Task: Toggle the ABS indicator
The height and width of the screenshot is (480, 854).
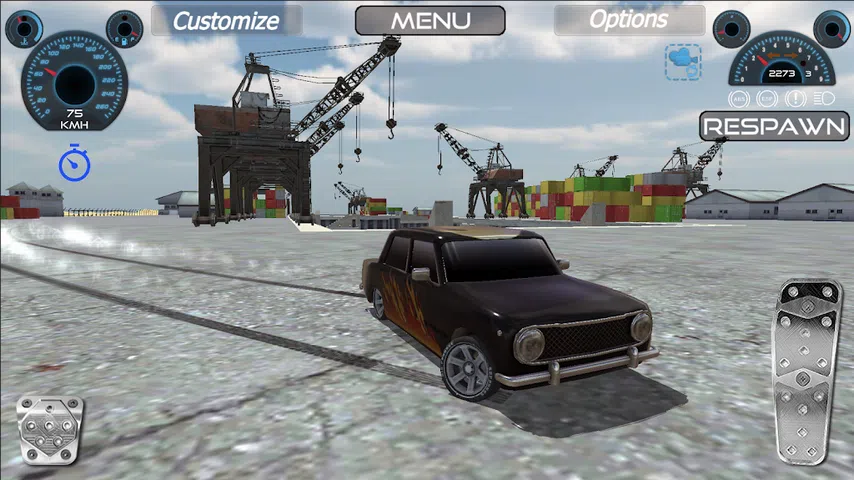Action: click(739, 98)
